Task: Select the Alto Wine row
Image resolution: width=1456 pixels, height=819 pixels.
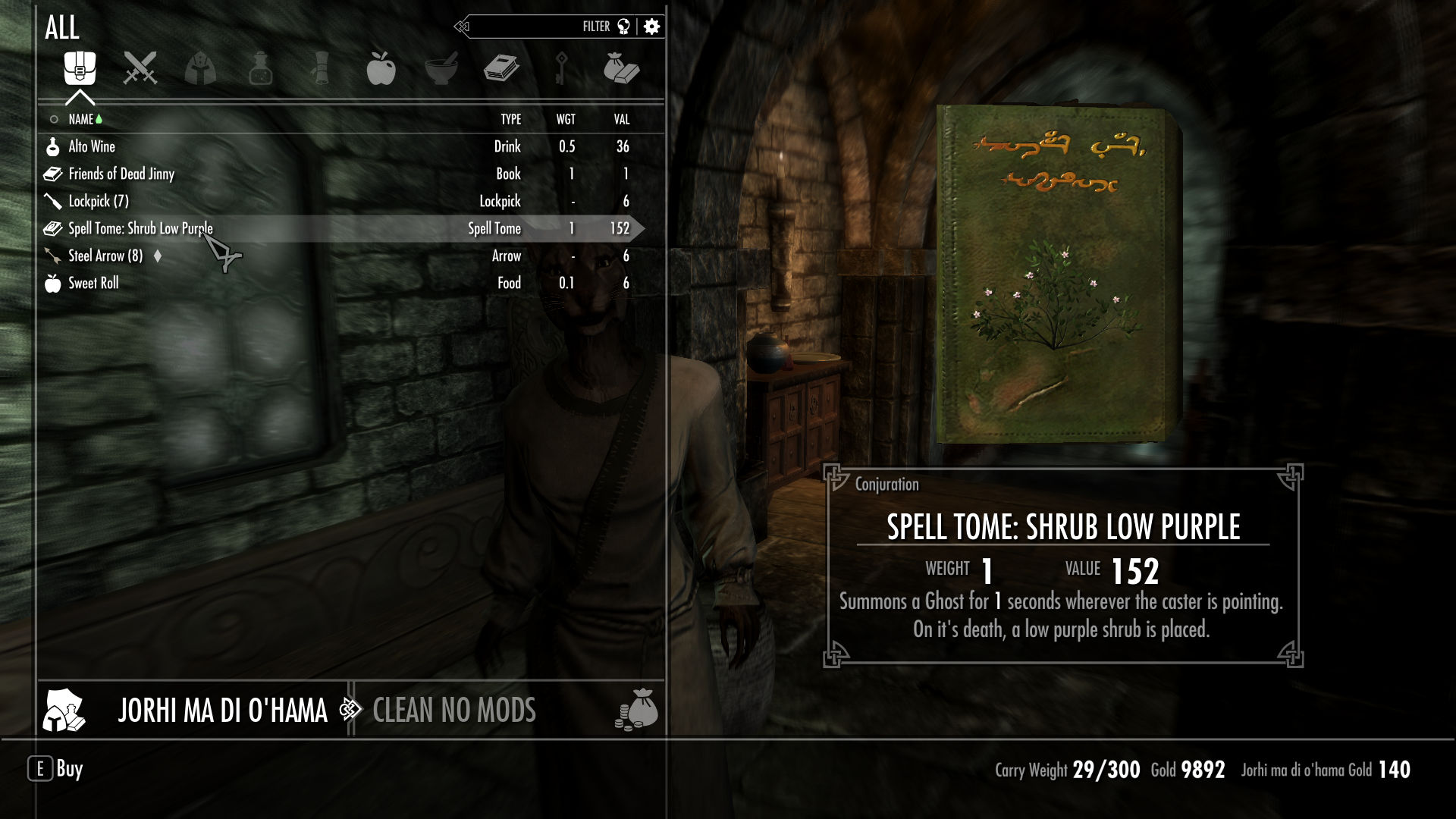Action: tap(92, 147)
